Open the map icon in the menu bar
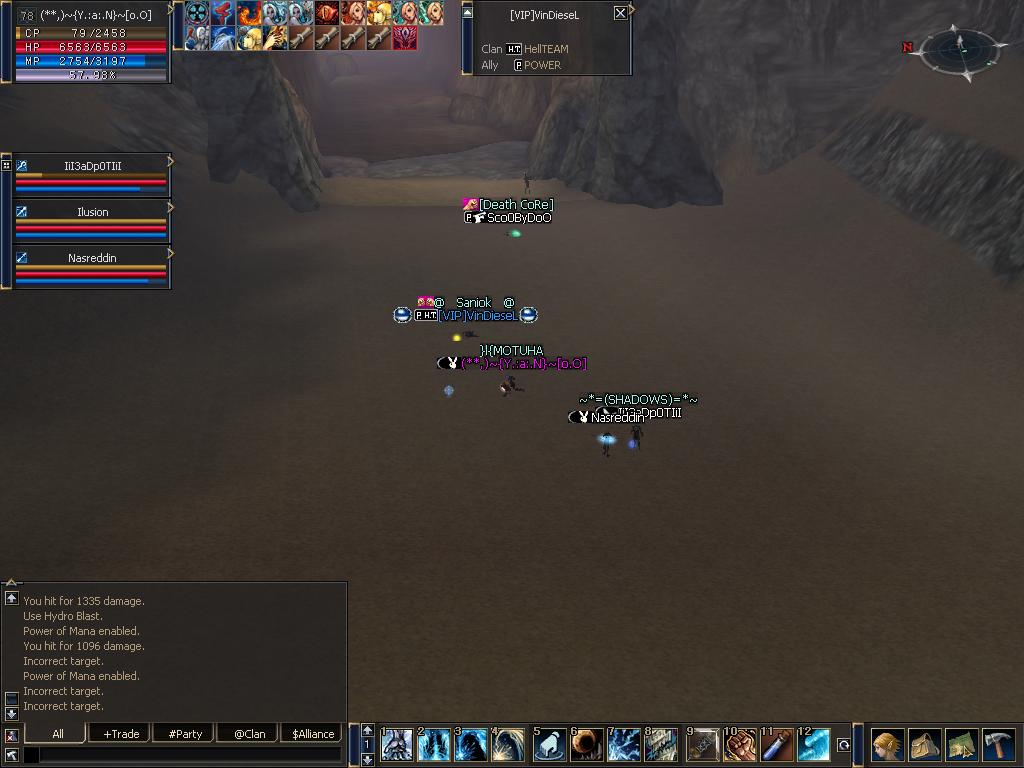The height and width of the screenshot is (768, 1024). 961,746
